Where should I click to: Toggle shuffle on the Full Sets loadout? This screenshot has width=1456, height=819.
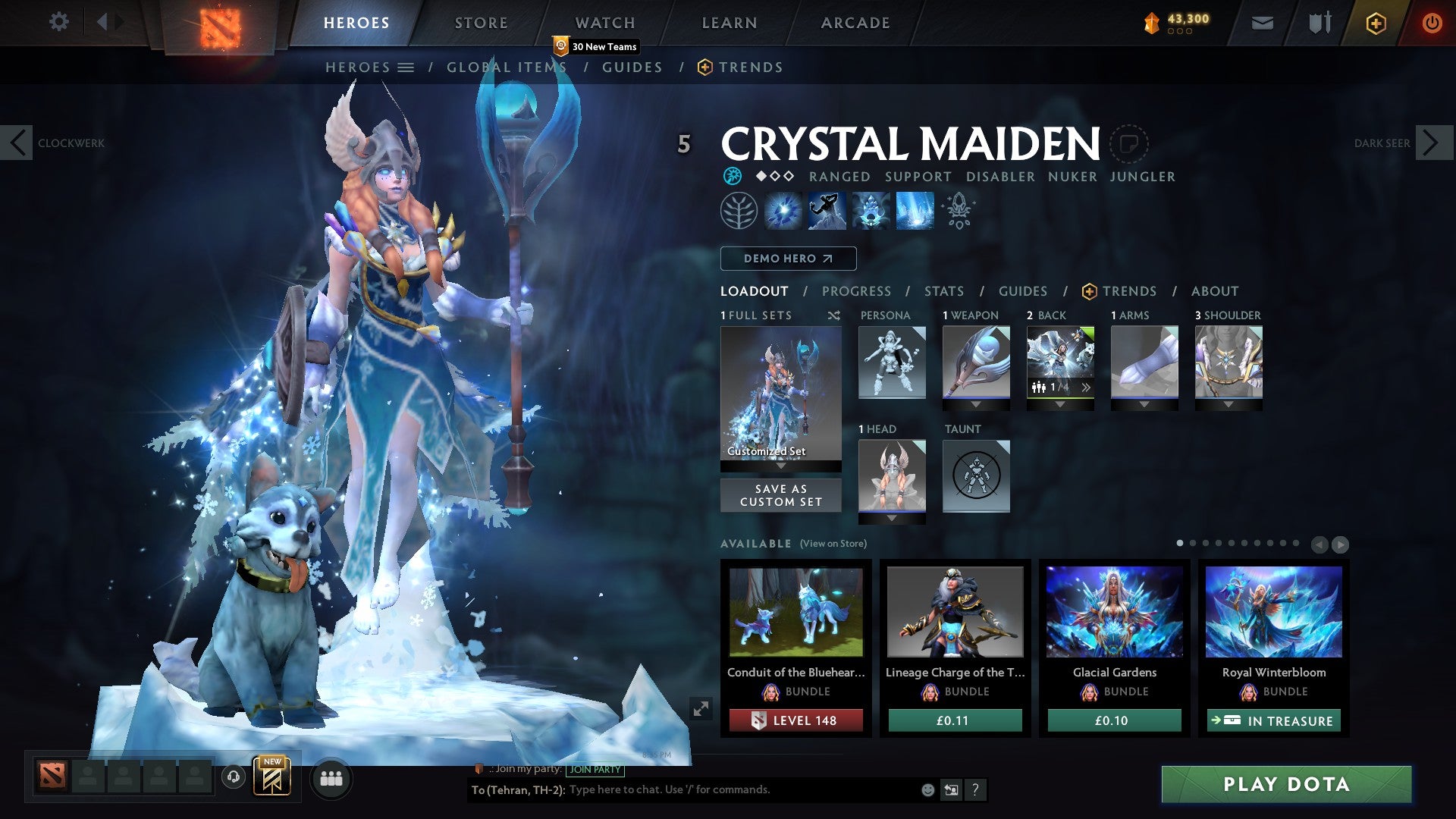coord(834,315)
